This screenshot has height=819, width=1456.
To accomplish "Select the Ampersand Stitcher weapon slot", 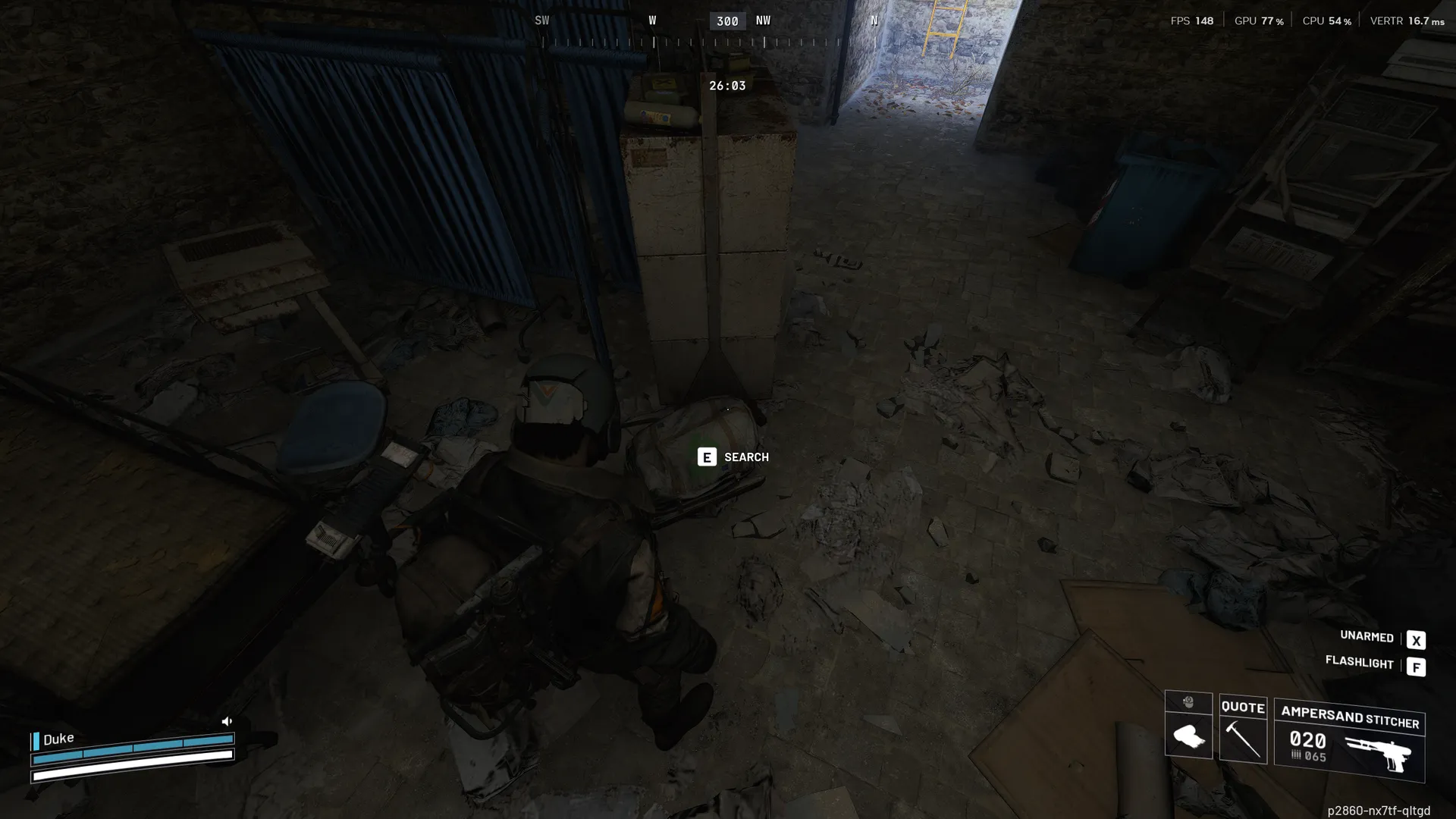I will (x=1349, y=741).
